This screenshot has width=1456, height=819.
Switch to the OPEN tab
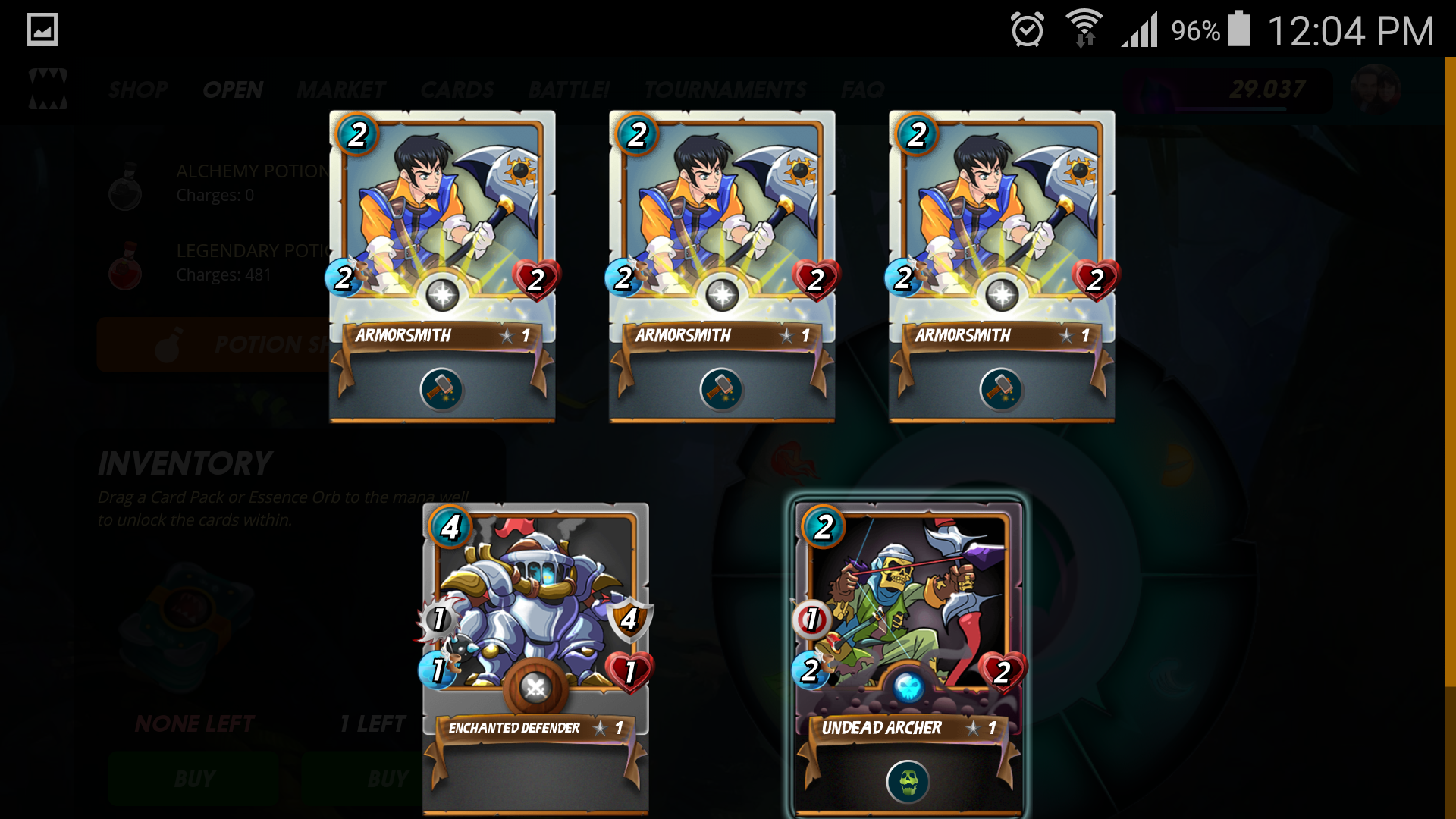(x=233, y=90)
